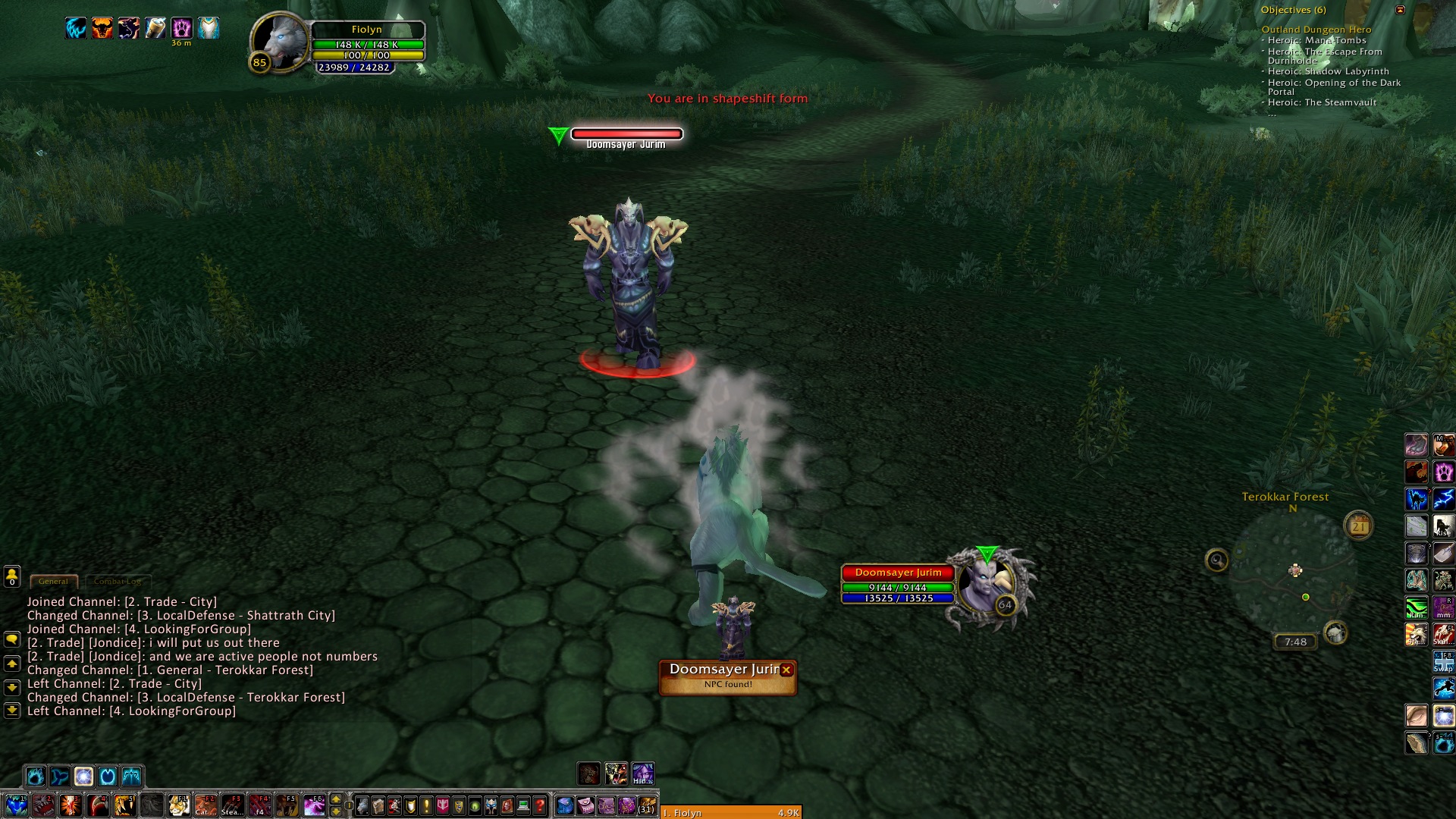The image size is (1456, 819).
Task: Open the chat menu speech bubble button
Action: [x=12, y=639]
